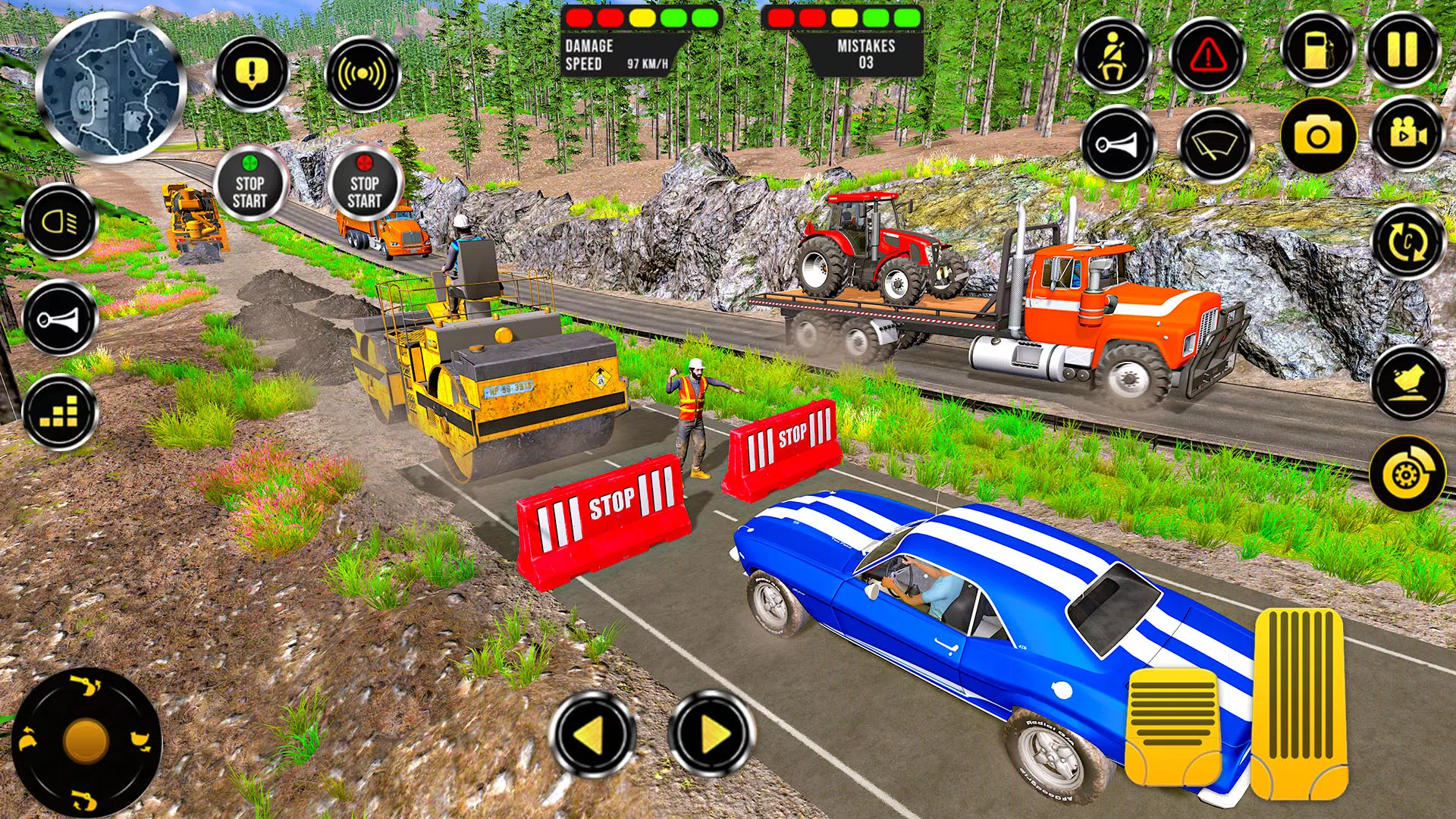Viewport: 1456px width, 819px height.
Task: Turn on the hazard warning lights
Action: click(1207, 55)
